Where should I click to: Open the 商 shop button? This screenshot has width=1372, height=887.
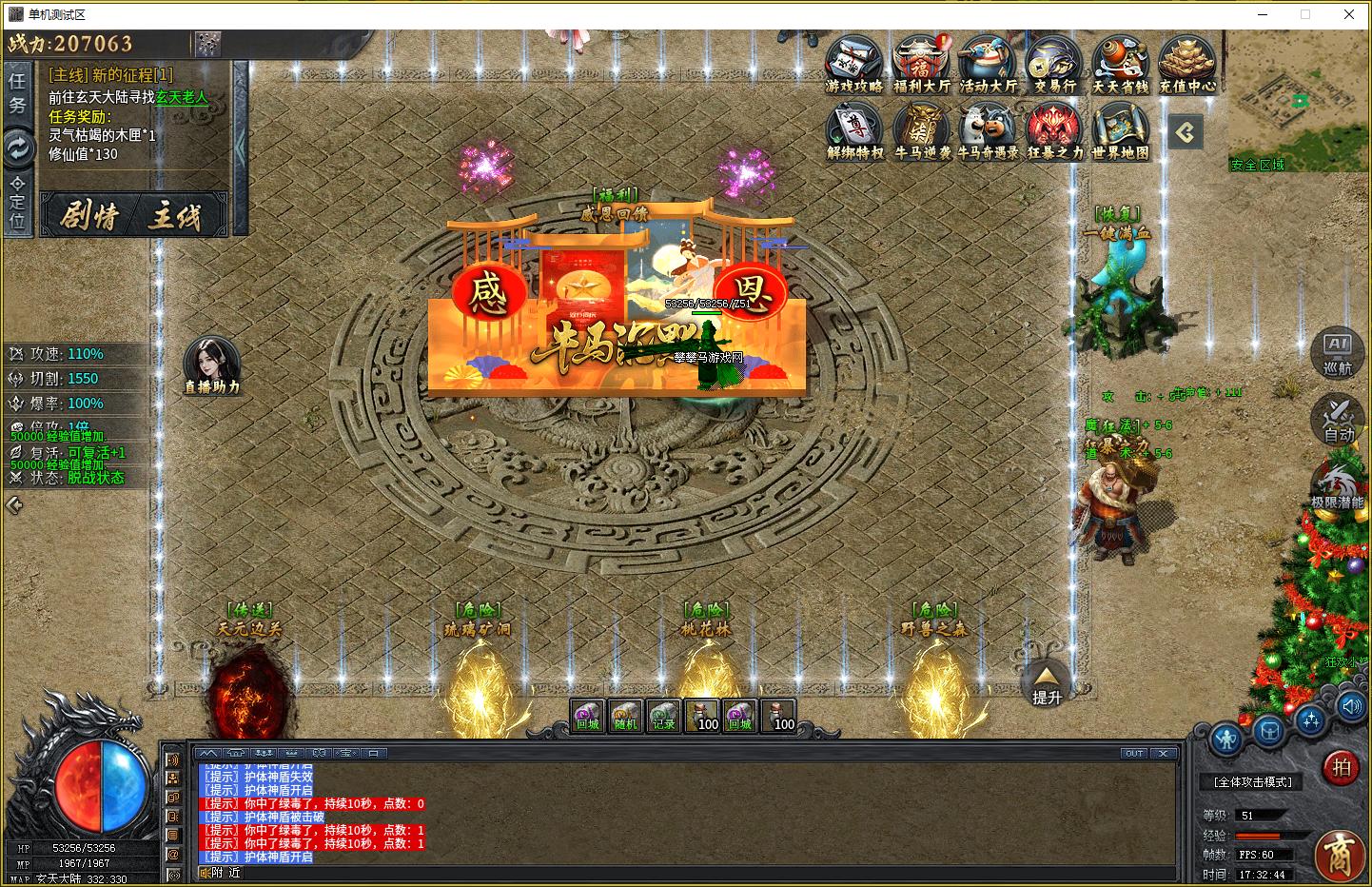tap(1341, 853)
